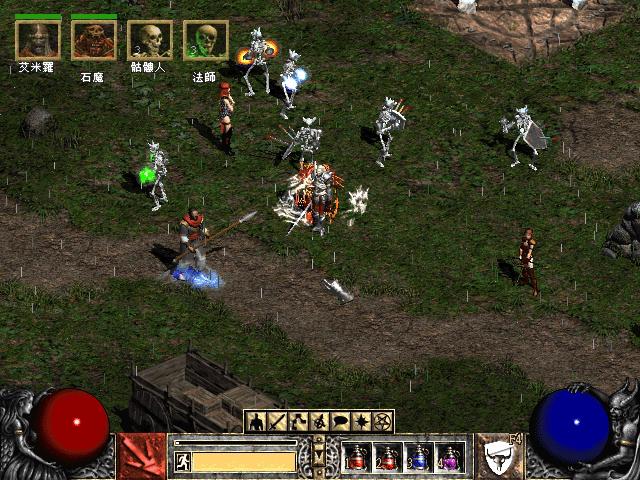Change the left-click red attack skill

click(141, 456)
